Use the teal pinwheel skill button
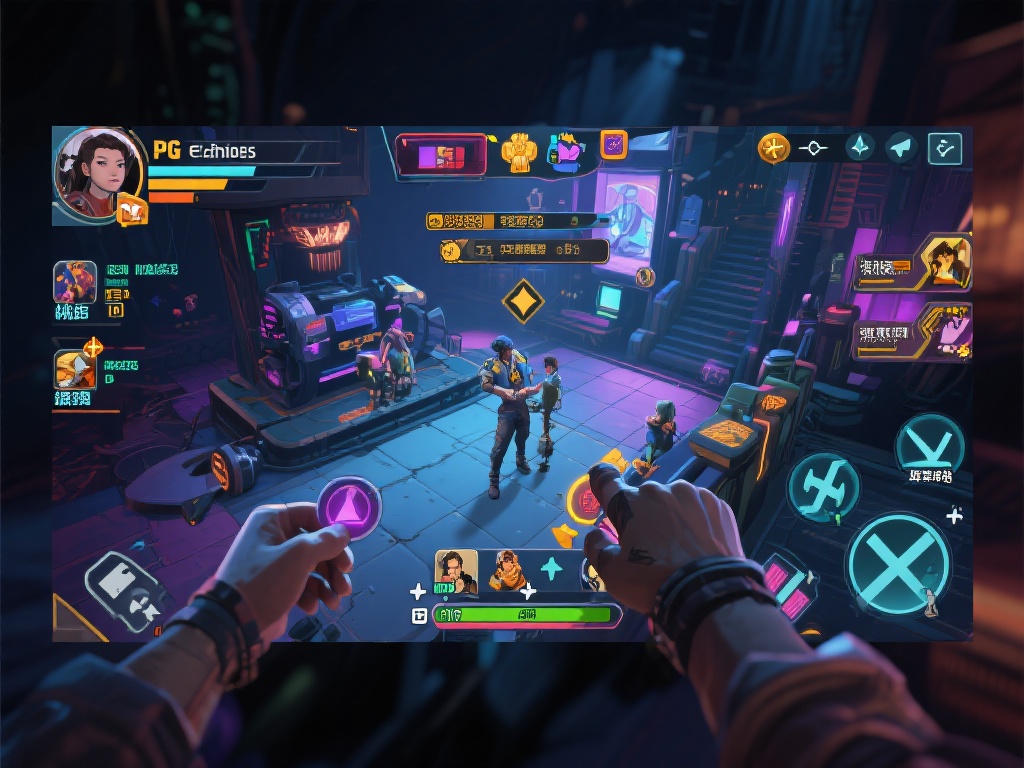 823,488
